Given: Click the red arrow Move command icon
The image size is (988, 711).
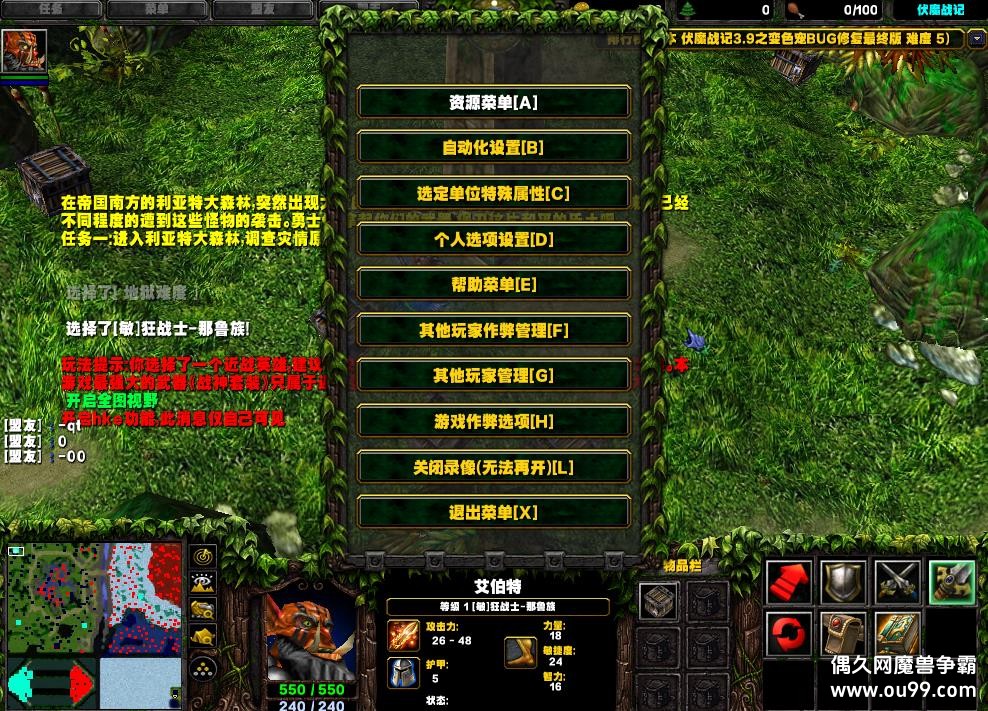Looking at the screenshot, I should 790,583.
